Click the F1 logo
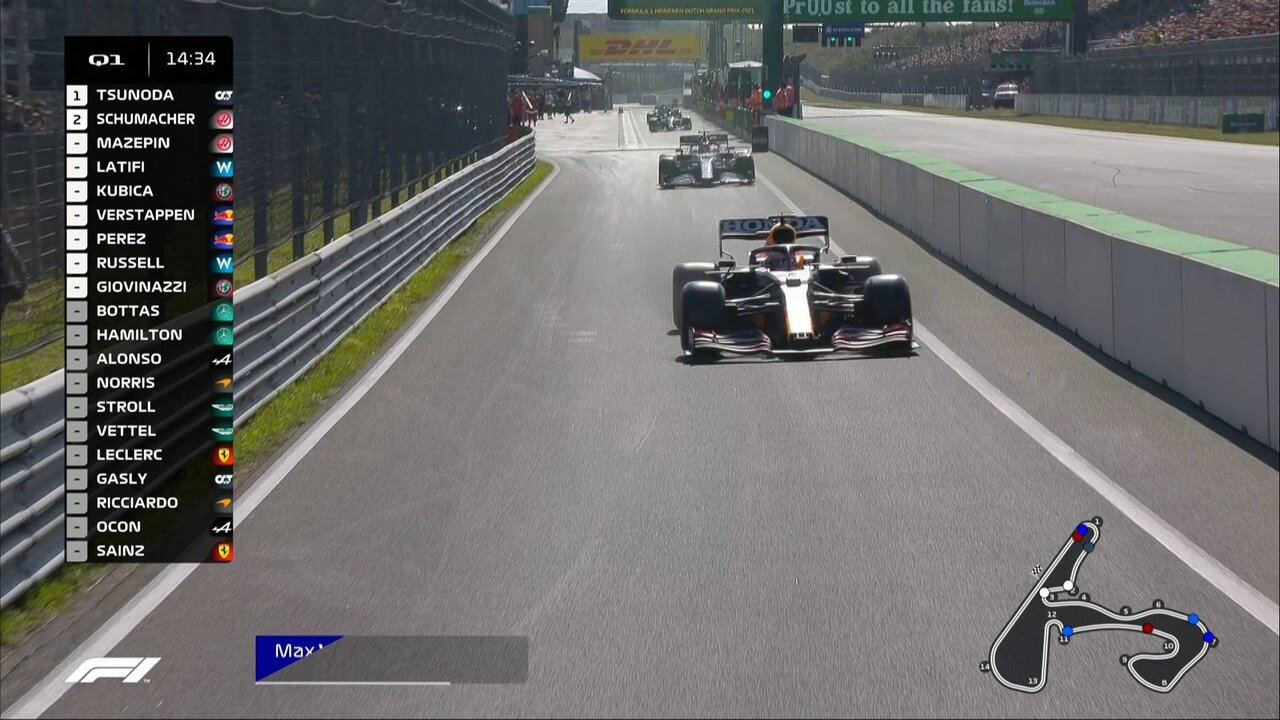The width and height of the screenshot is (1280, 720). [x=112, y=670]
